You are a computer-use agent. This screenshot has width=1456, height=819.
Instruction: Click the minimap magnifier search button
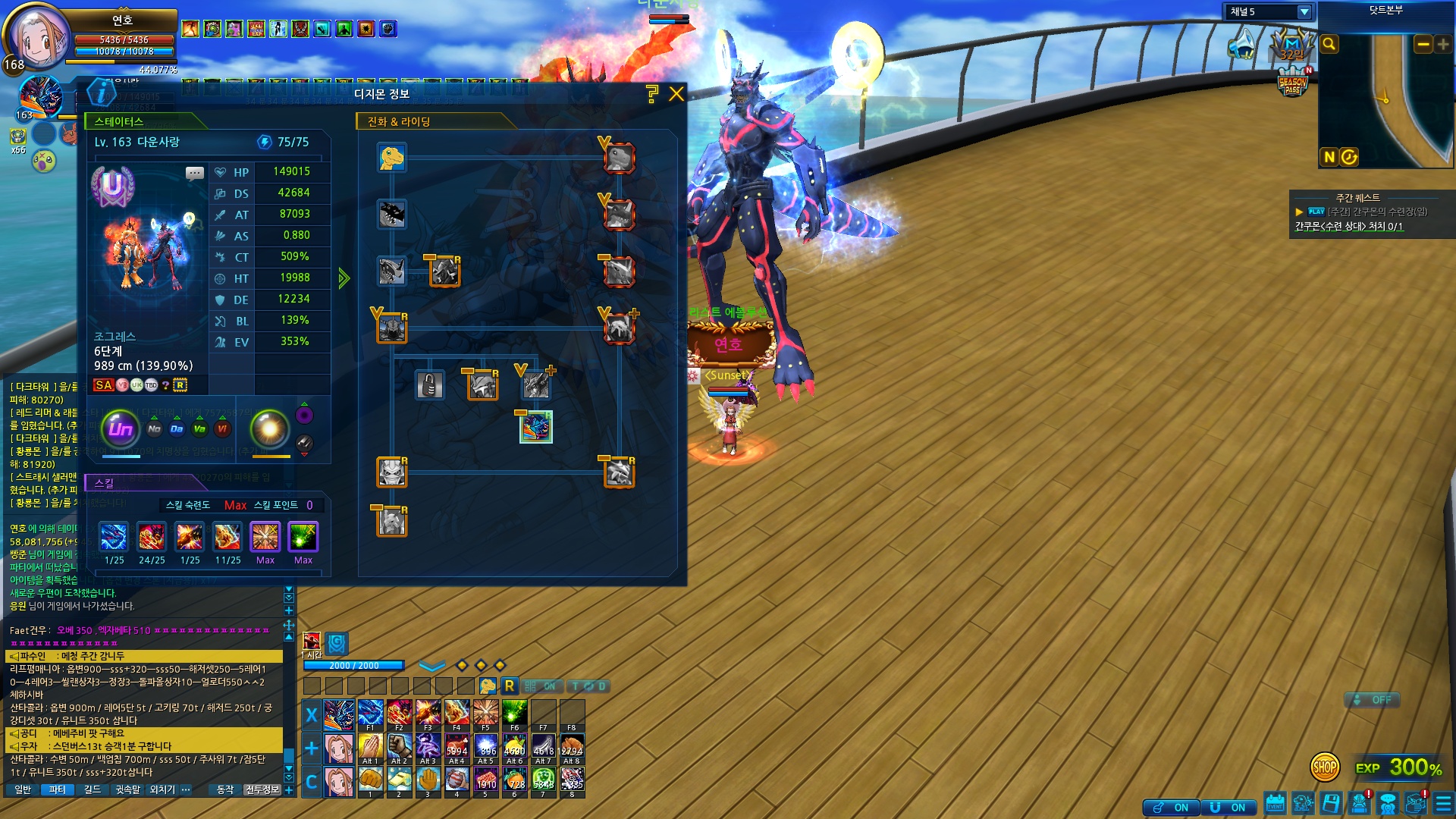(1329, 45)
